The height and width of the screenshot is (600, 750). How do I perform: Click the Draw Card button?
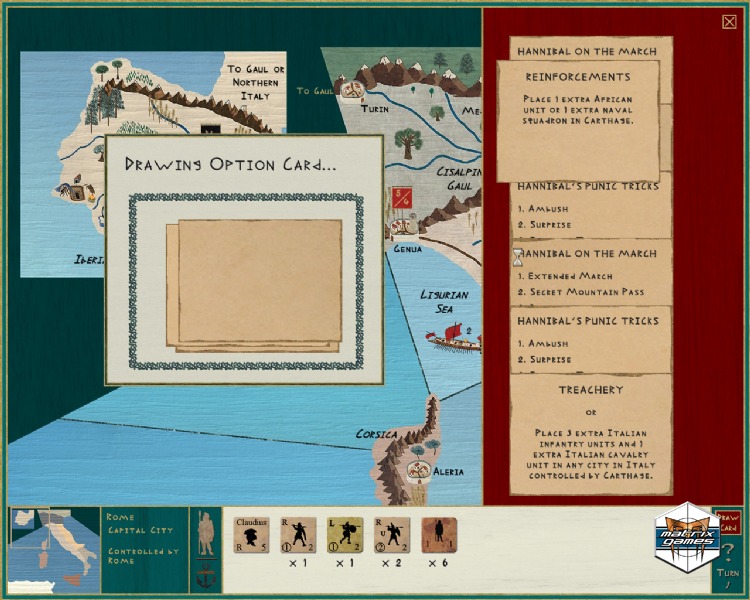(729, 523)
